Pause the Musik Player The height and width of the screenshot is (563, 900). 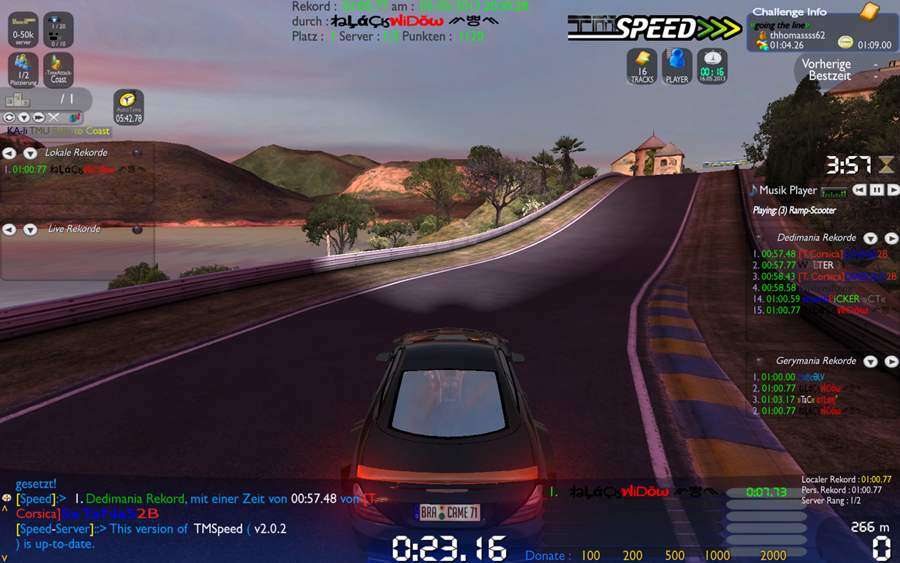point(876,190)
